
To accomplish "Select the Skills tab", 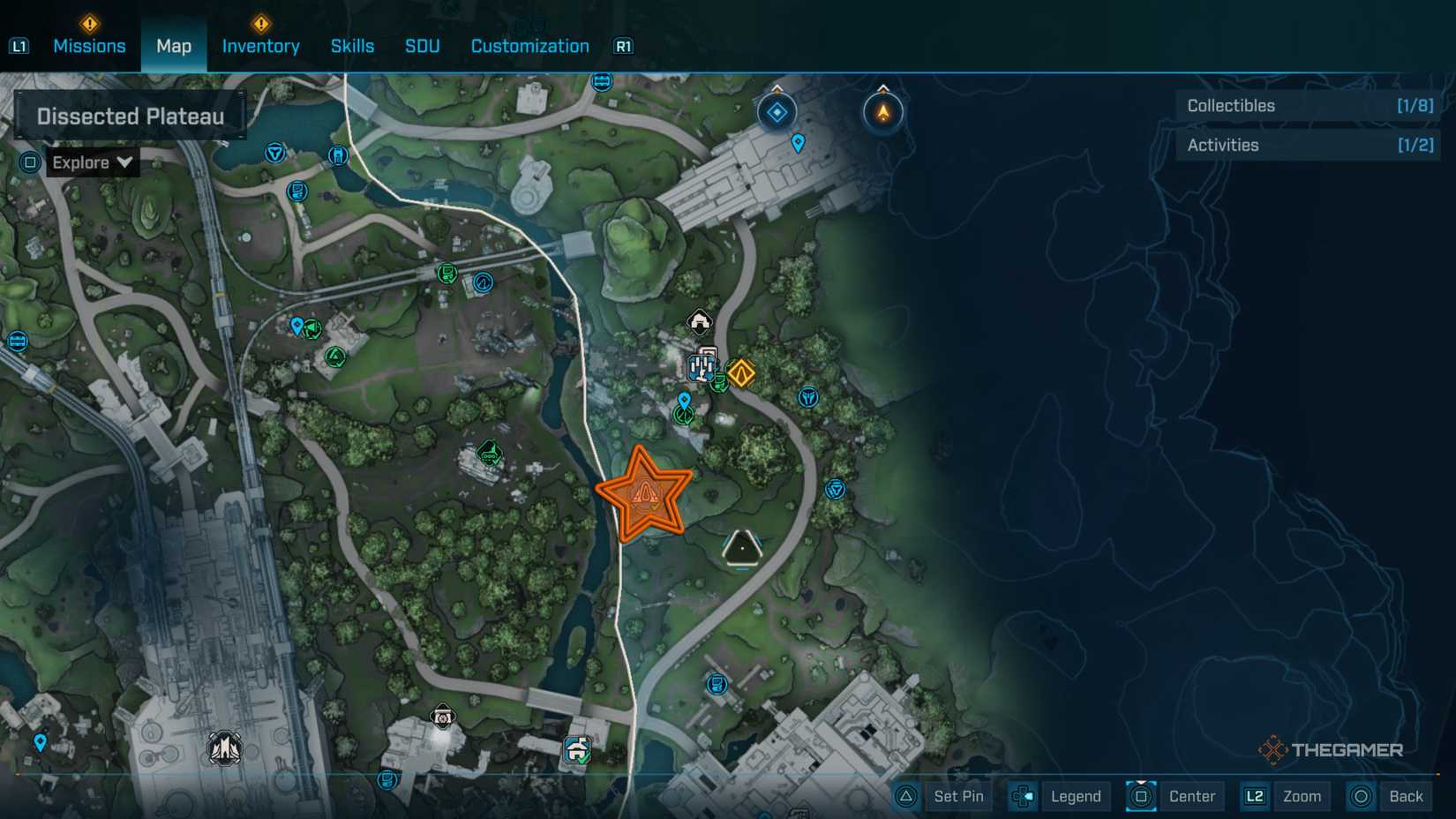I will 352,46.
